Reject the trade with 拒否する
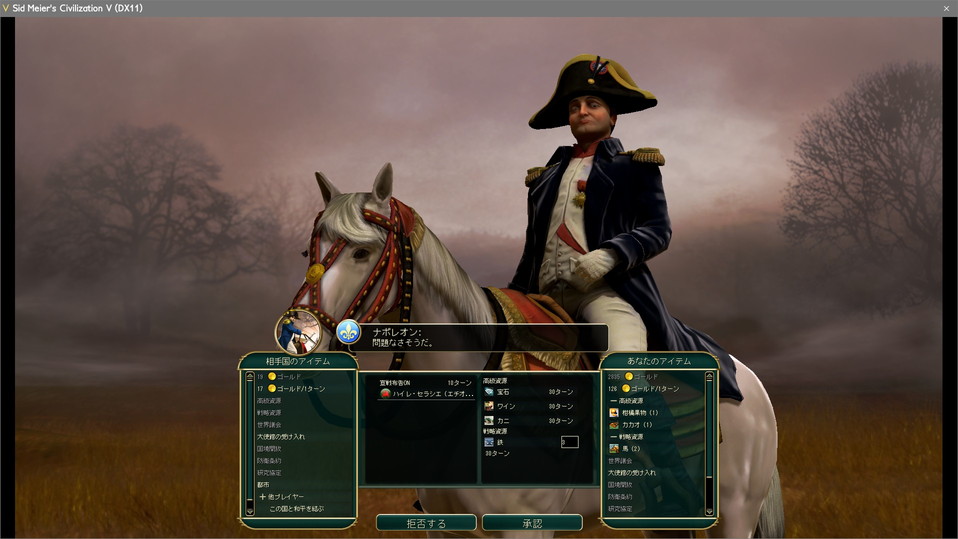Screen dimensions: 958x539 (x=426, y=523)
